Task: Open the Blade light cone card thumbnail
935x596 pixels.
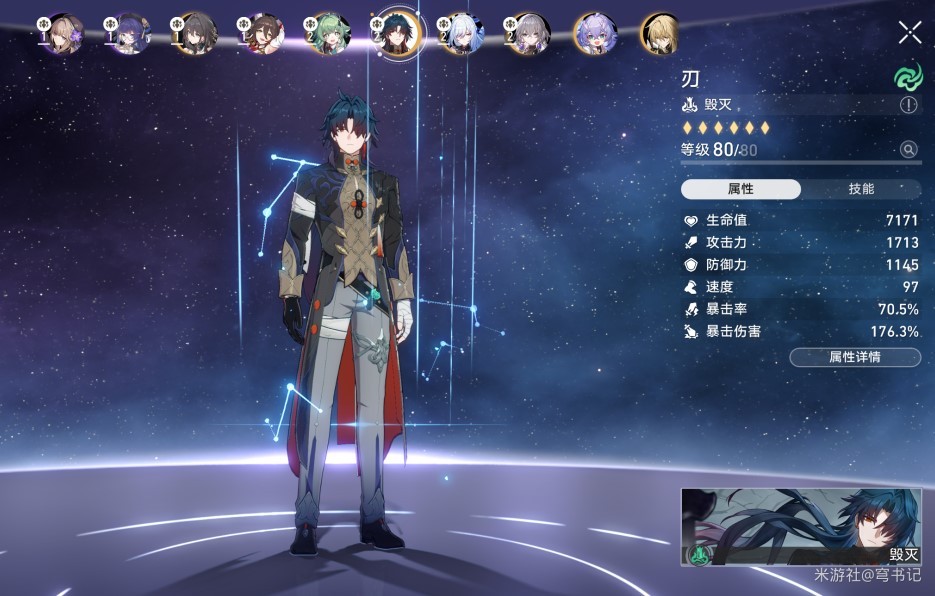Action: tap(801, 527)
